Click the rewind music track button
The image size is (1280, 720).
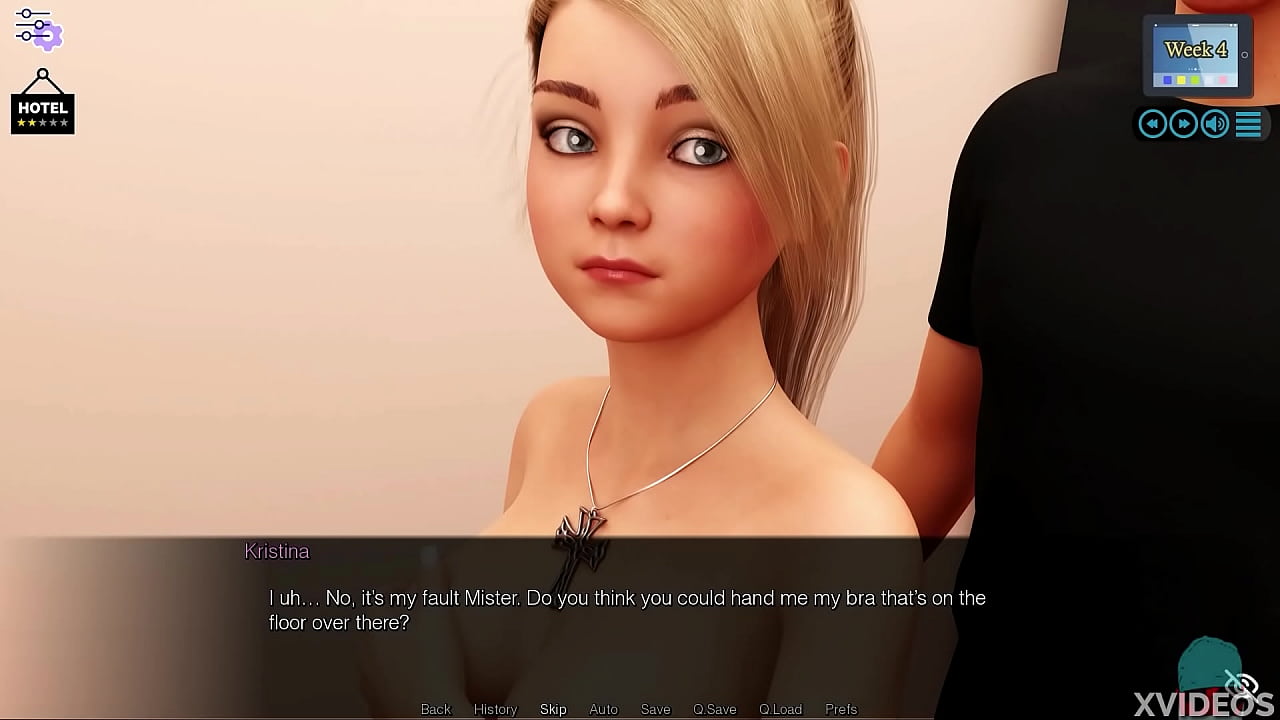click(x=1152, y=124)
